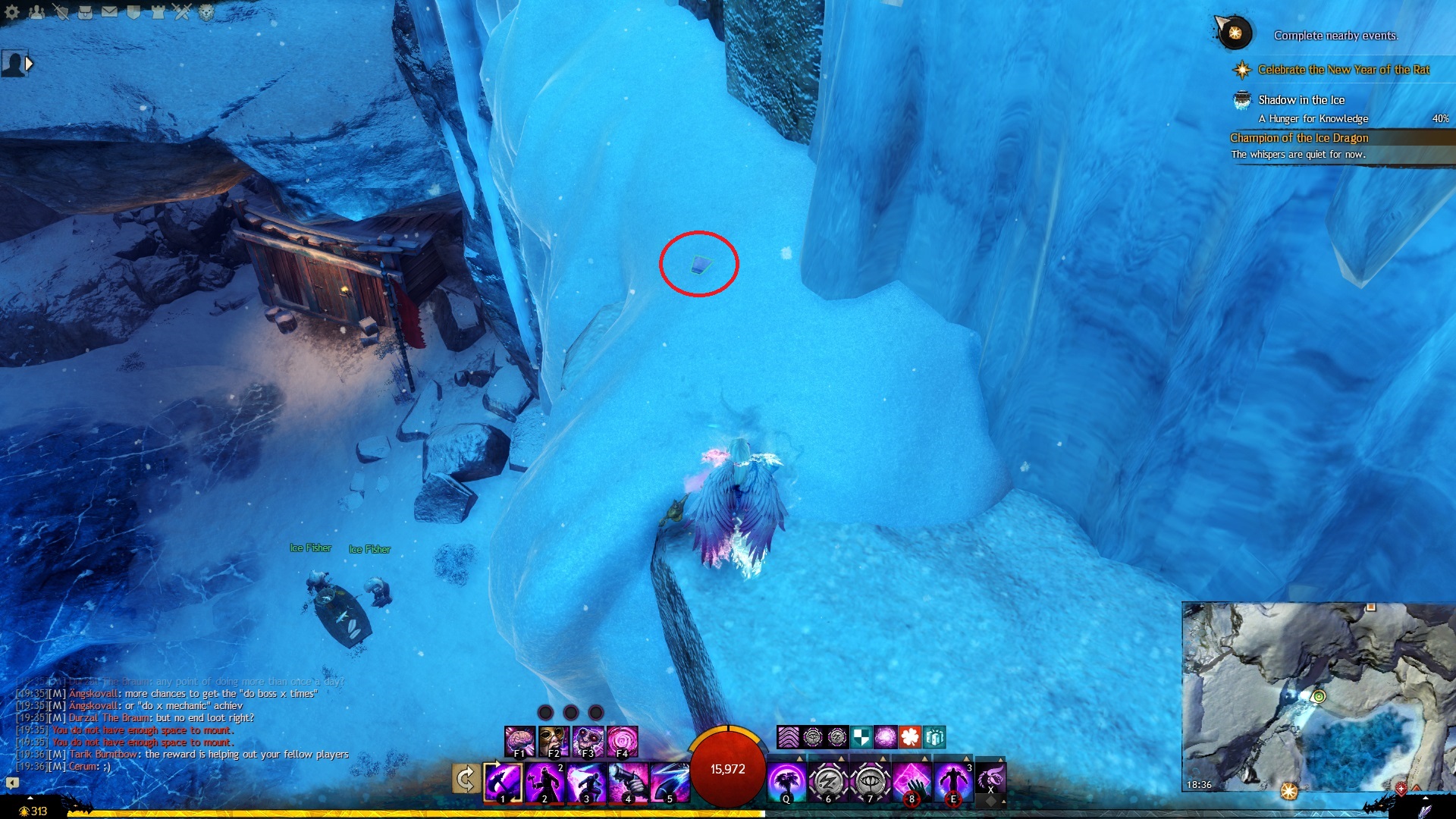This screenshot has width=1456, height=819.
Task: Activate the axe skill in slot 1
Action: point(503,782)
